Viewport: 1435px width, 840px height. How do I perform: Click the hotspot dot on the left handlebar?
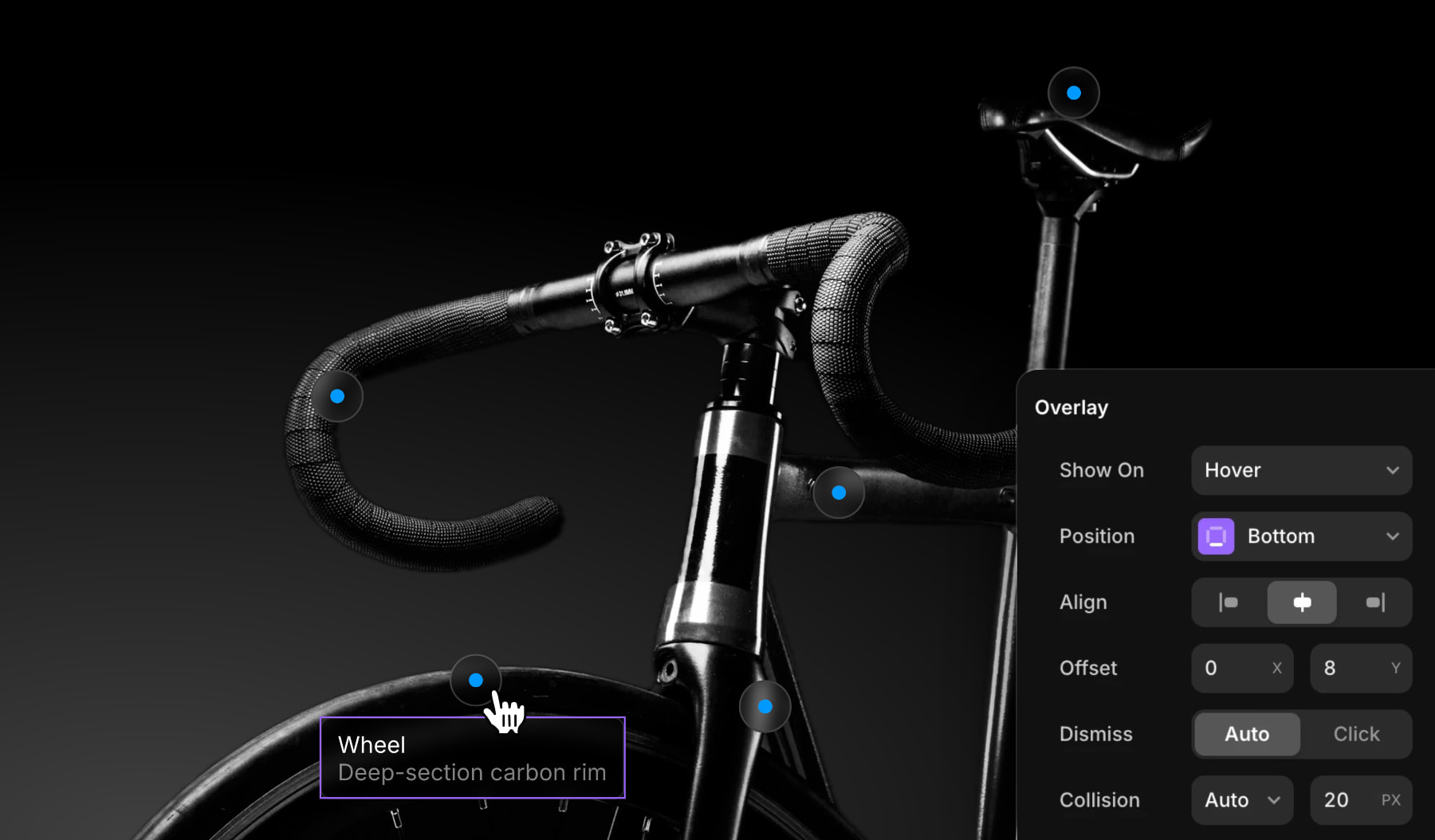pyautogui.click(x=337, y=396)
